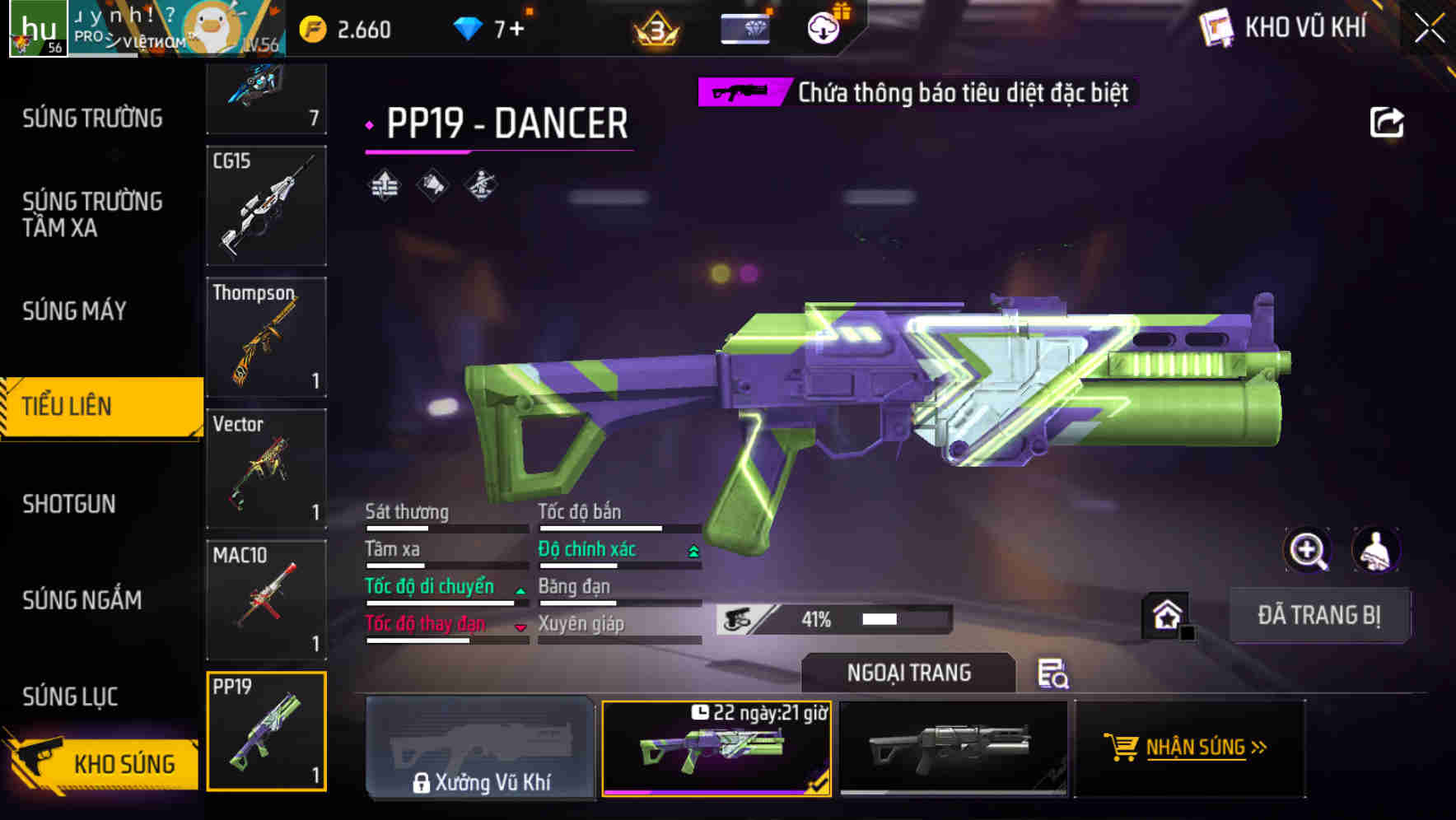Open the rank crown badge icon
1456x820 pixels.
coord(656,27)
